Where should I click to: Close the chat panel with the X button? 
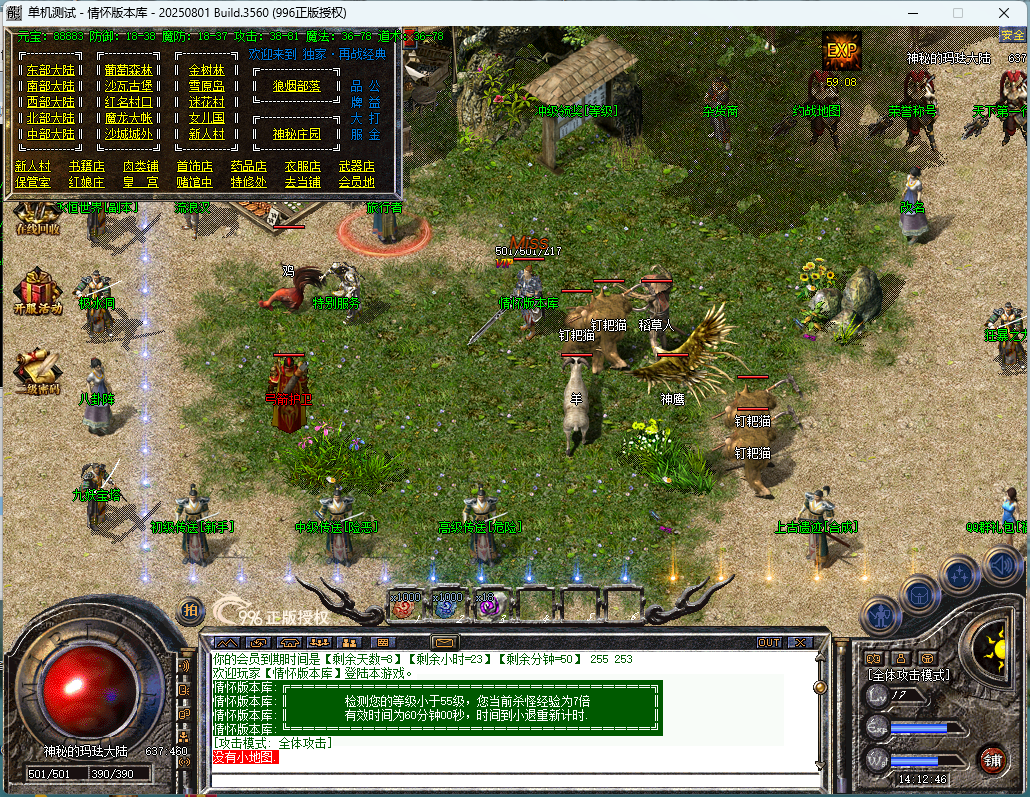[800, 642]
